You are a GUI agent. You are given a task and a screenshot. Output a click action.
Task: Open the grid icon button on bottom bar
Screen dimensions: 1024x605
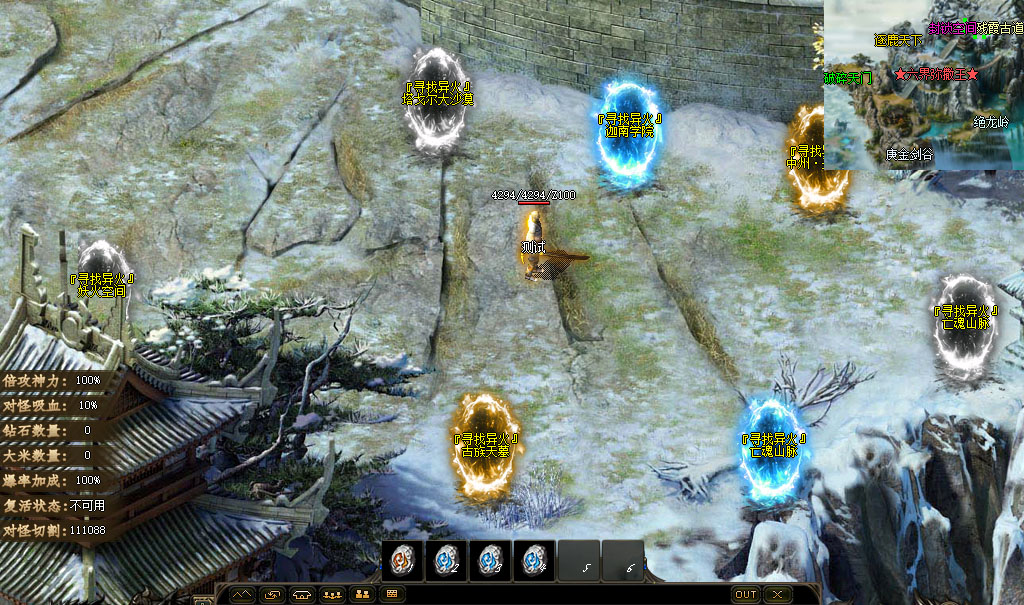point(391,594)
